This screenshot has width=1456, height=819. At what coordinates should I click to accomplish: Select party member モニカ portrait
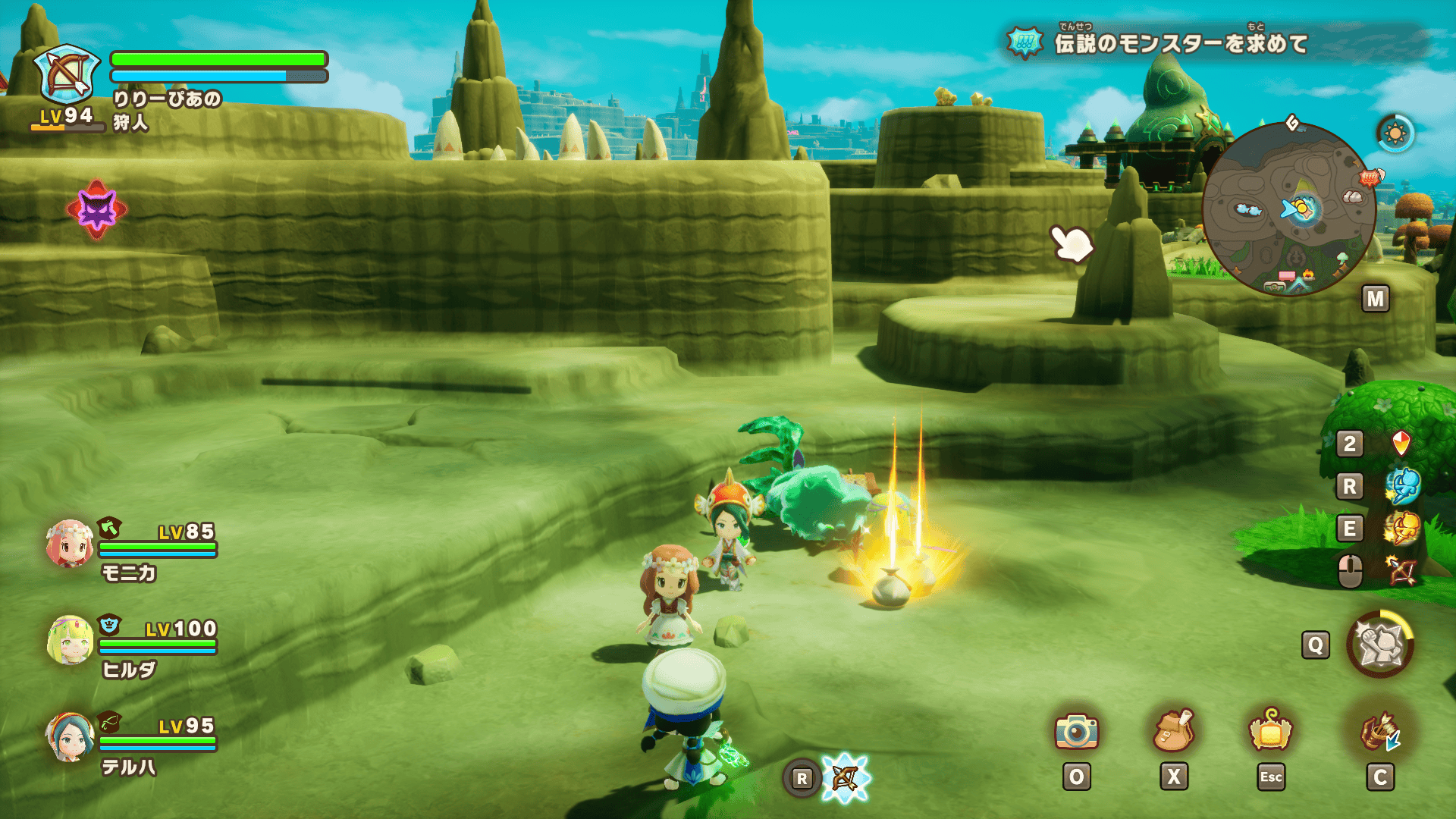click(x=70, y=544)
